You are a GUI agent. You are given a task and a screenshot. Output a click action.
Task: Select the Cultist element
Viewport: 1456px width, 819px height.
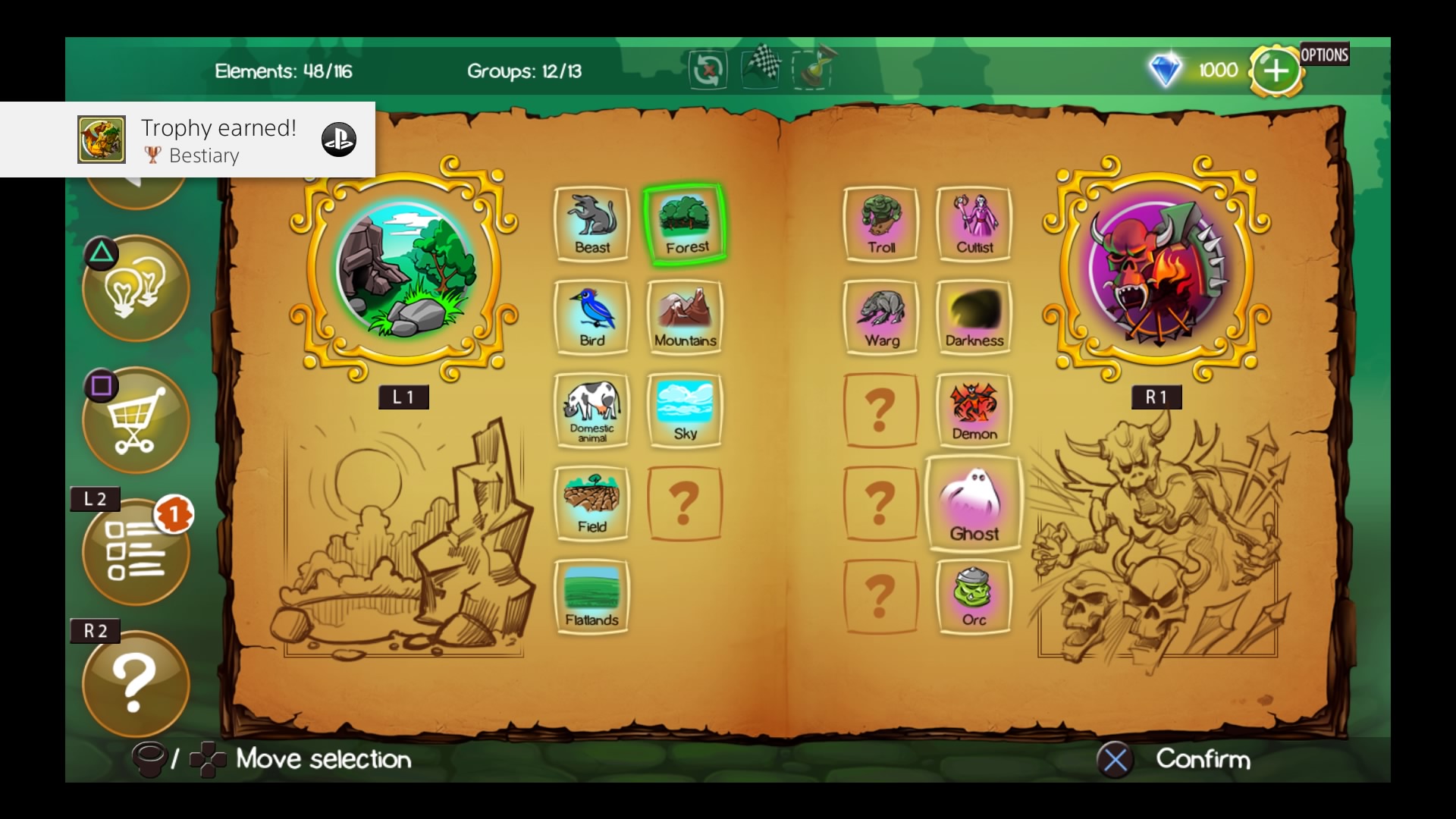coord(974,224)
